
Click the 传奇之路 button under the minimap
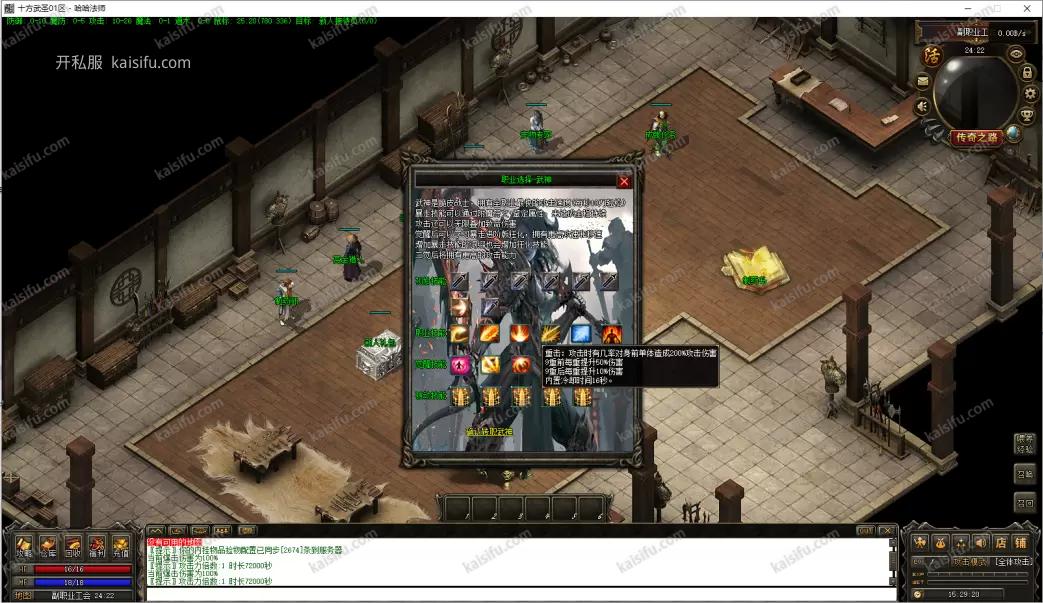[x=976, y=138]
